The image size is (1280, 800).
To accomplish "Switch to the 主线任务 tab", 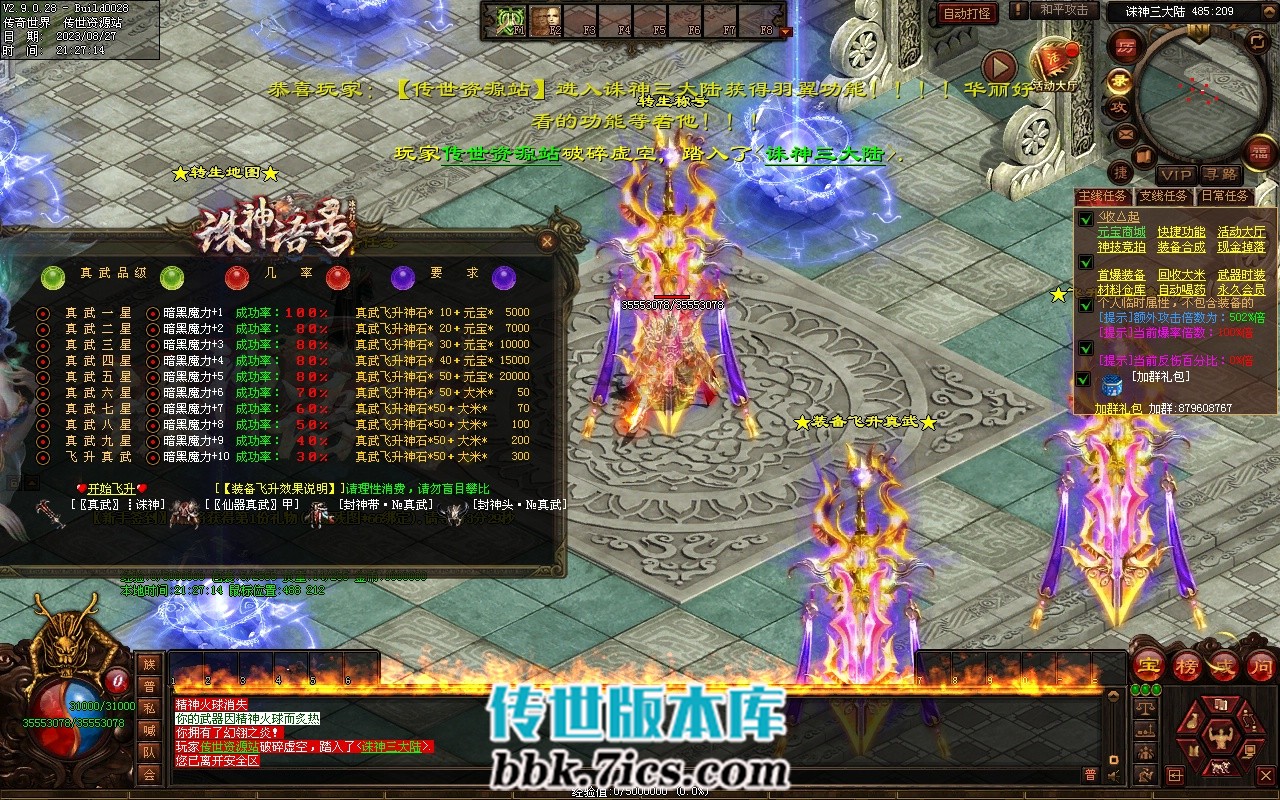I will [1103, 196].
